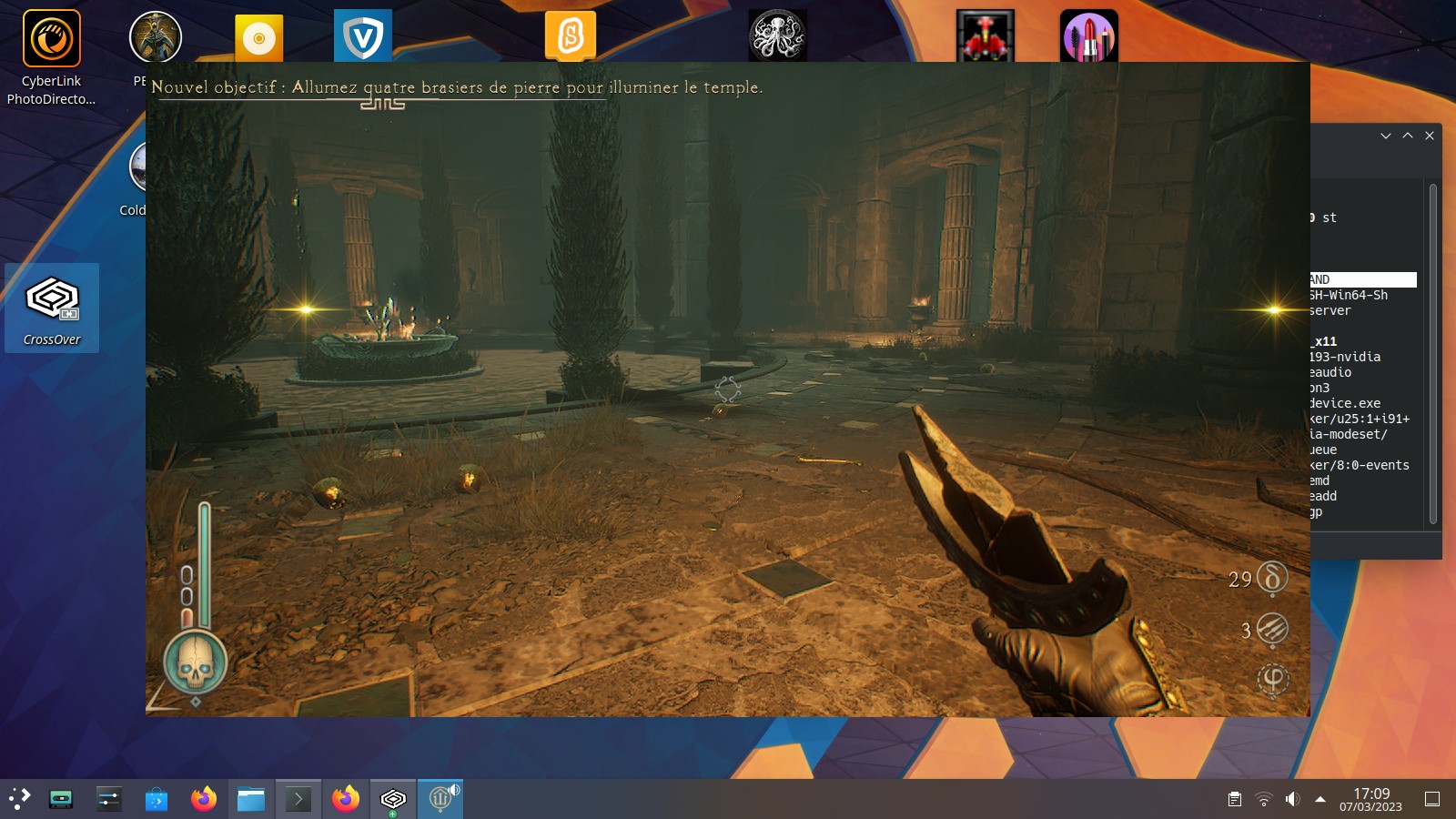The width and height of the screenshot is (1456, 819).
Task: Click the octopus app icon at the top
Action: pos(778,35)
